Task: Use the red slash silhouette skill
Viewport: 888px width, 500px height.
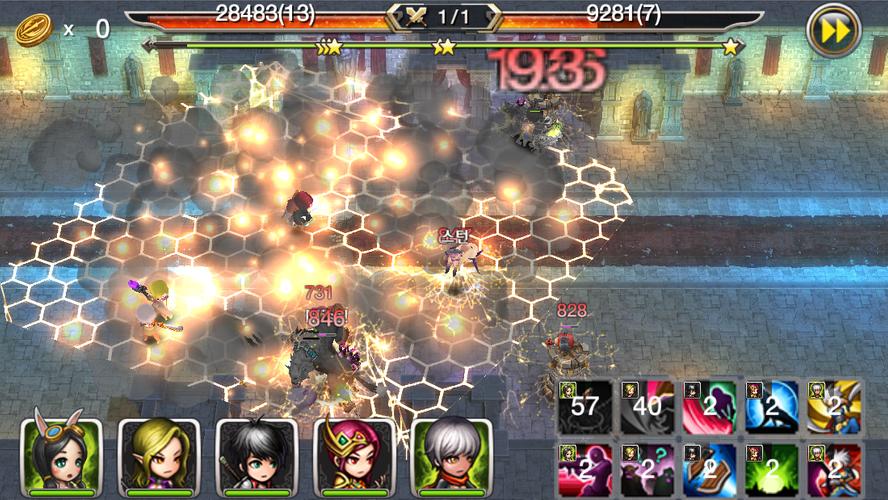Action: click(709, 406)
